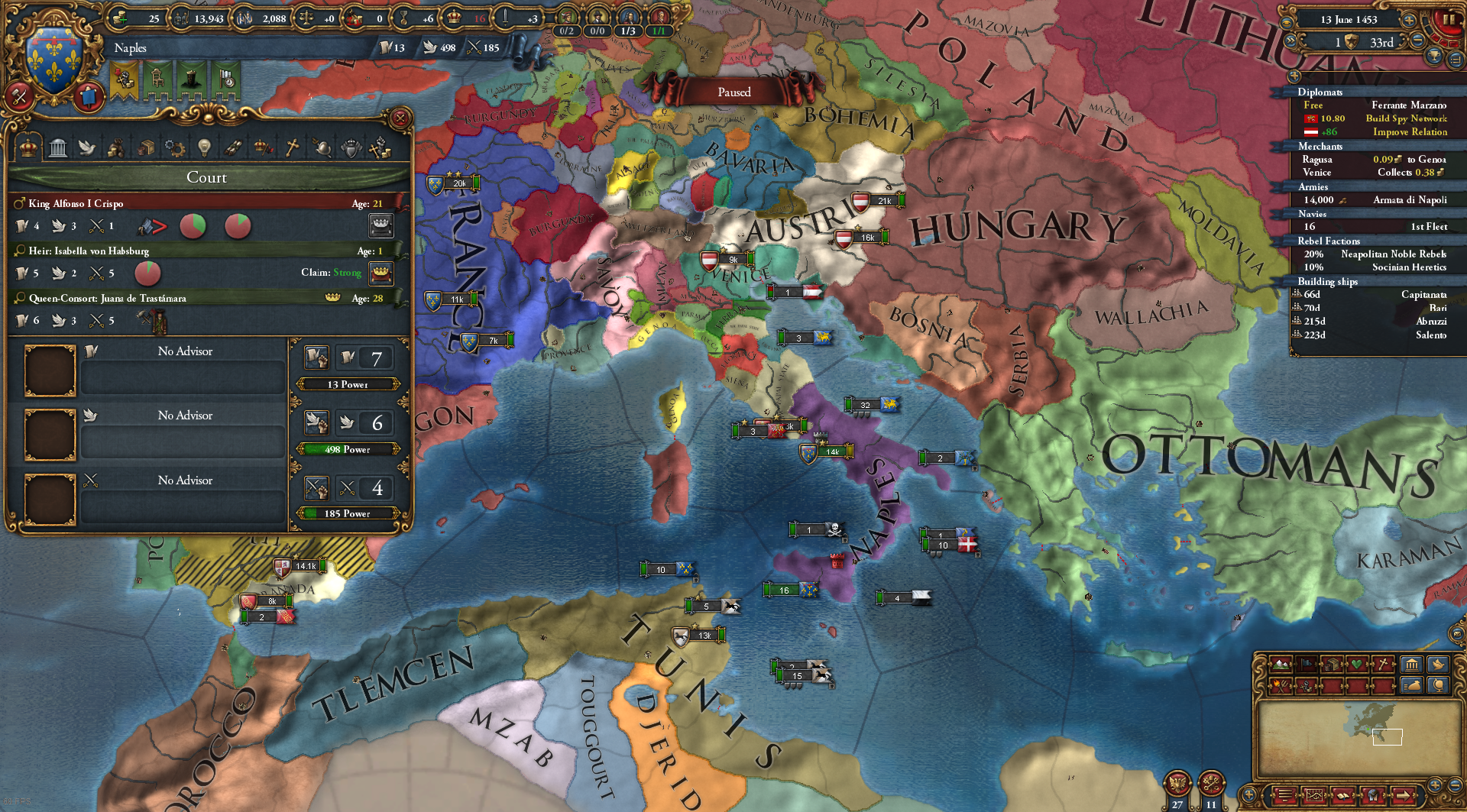Enable the trade map mode

1331,664
